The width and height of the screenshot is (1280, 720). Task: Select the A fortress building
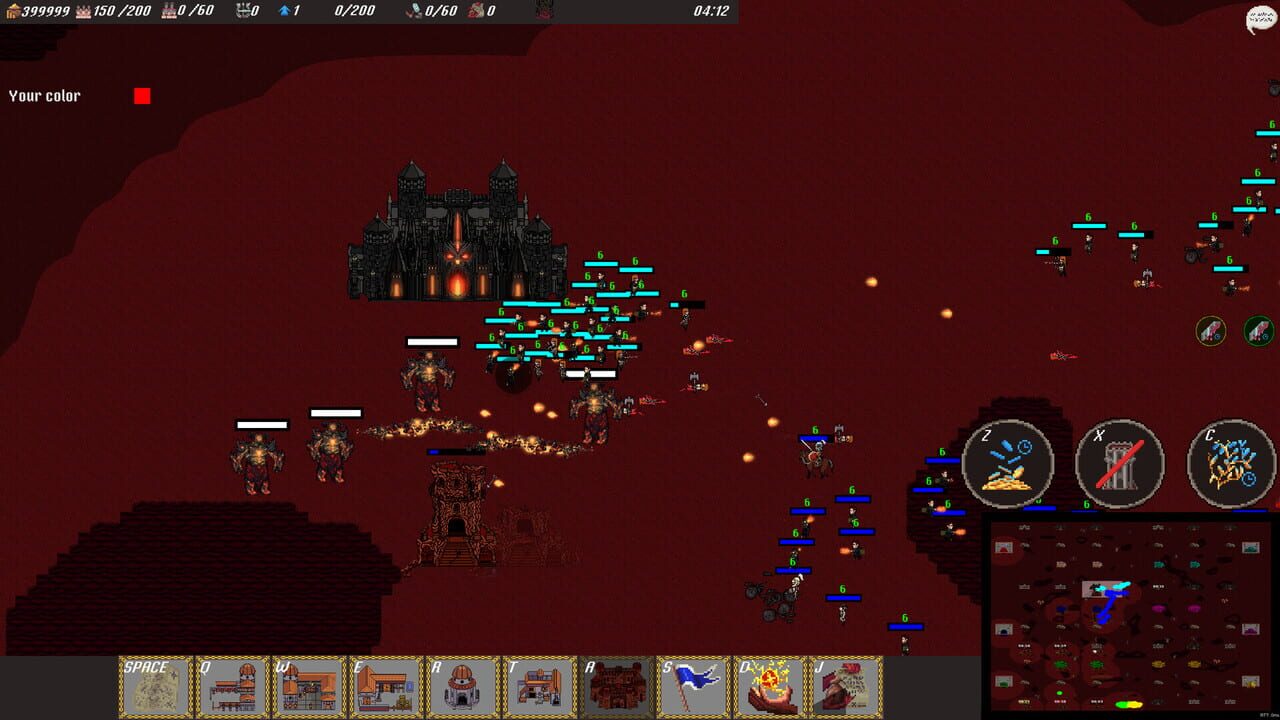(x=616, y=686)
